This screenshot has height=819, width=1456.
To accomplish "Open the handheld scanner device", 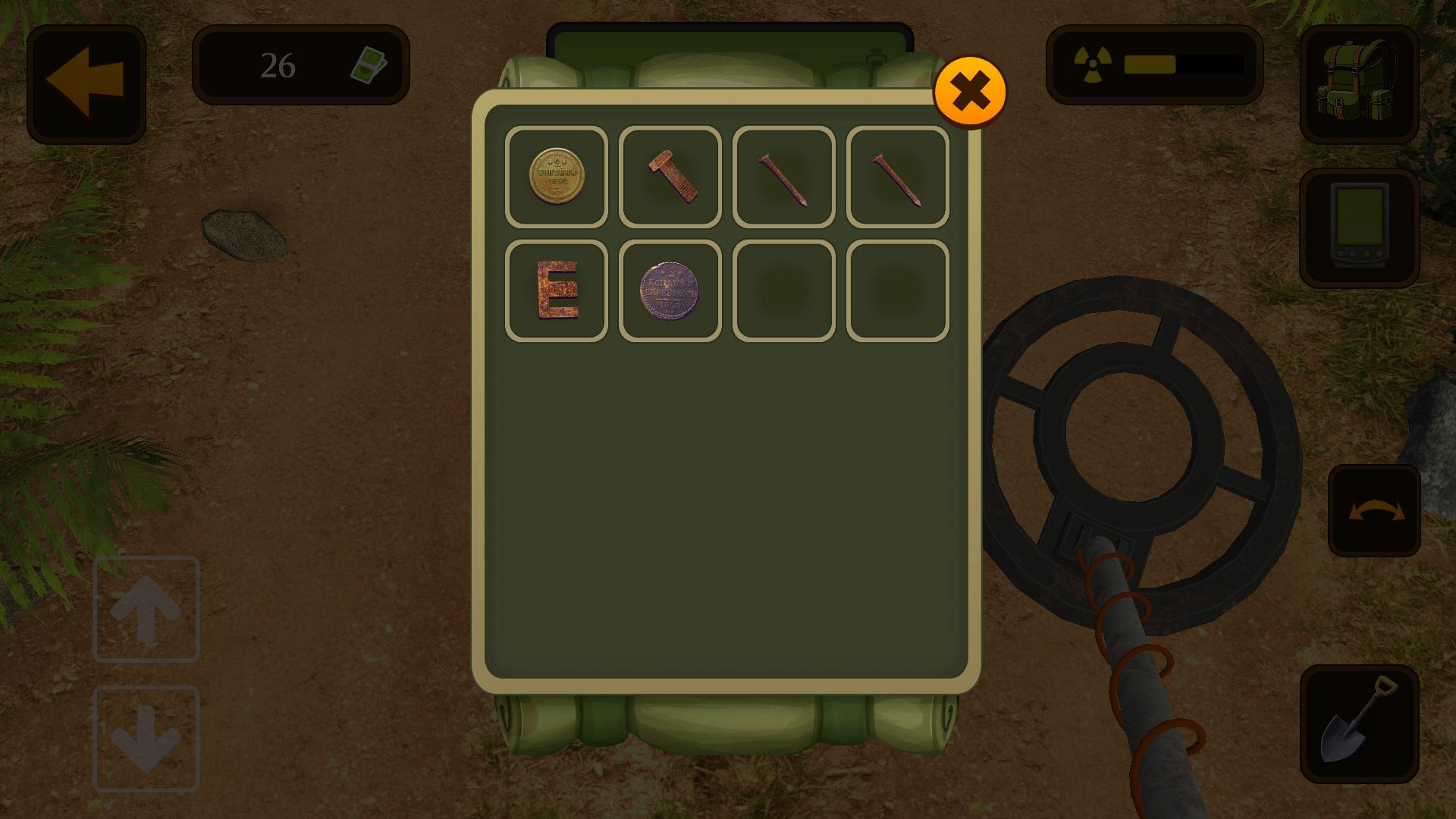I will click(1359, 227).
